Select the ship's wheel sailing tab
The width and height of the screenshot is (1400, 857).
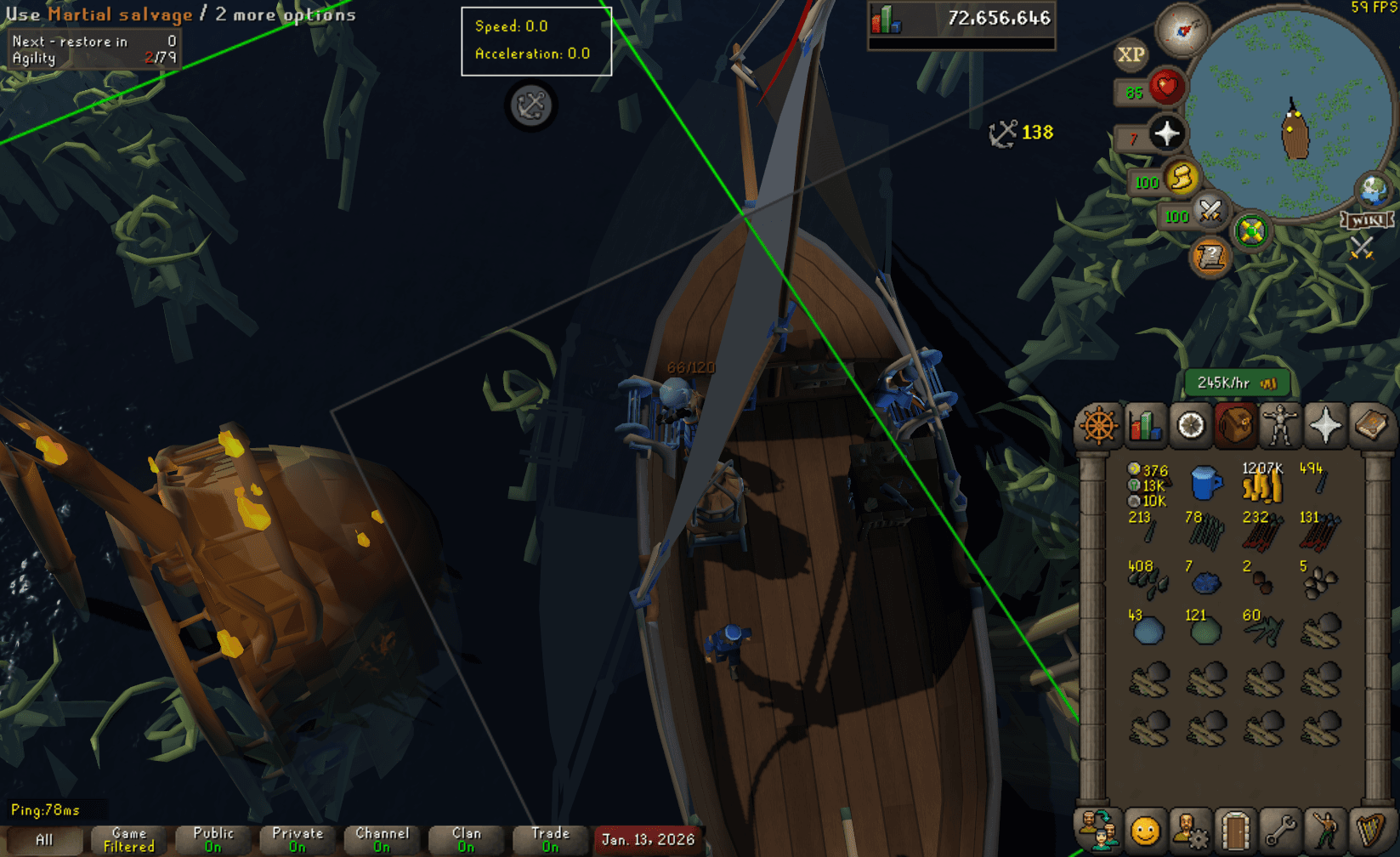coord(1098,425)
